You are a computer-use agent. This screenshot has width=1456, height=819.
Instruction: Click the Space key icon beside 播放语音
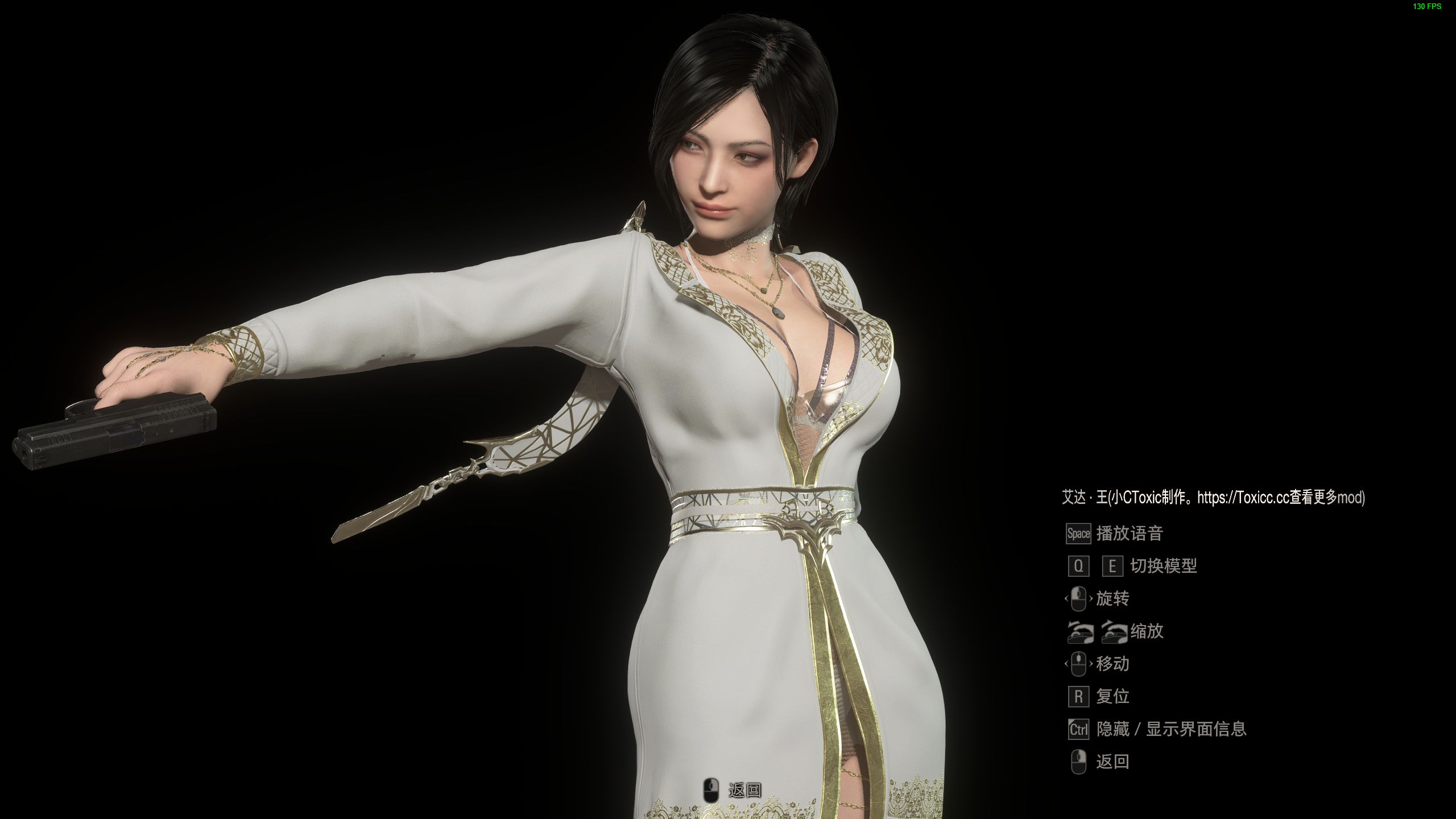[x=1078, y=535]
